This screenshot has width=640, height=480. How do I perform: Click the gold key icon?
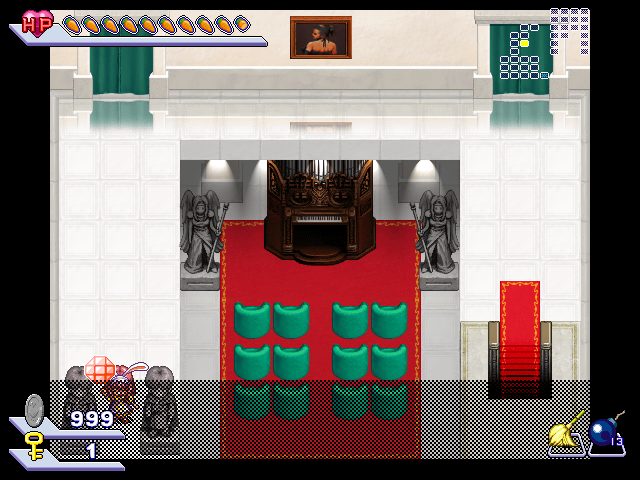pos(34,444)
